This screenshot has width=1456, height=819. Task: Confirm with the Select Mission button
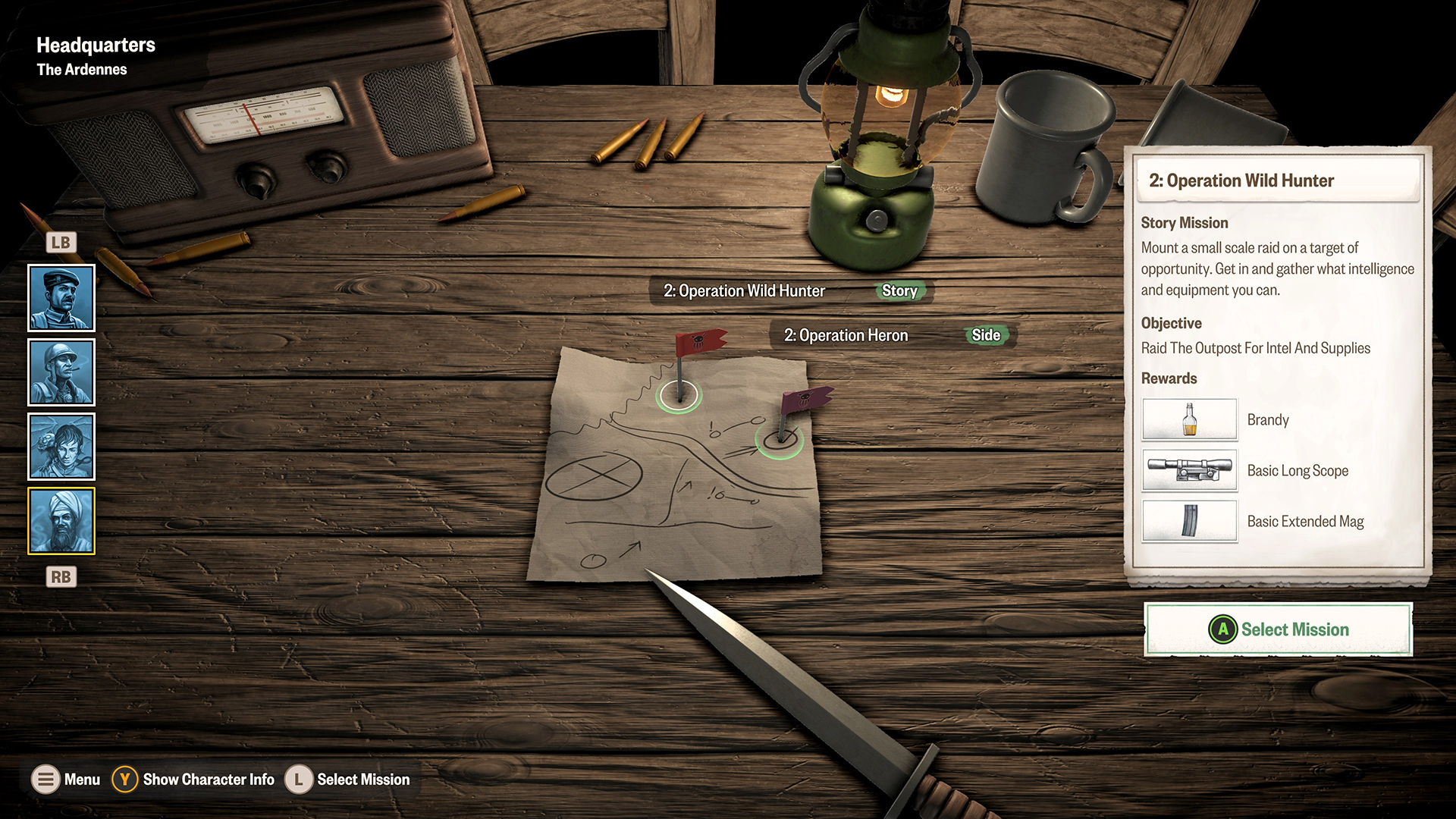(x=1279, y=629)
